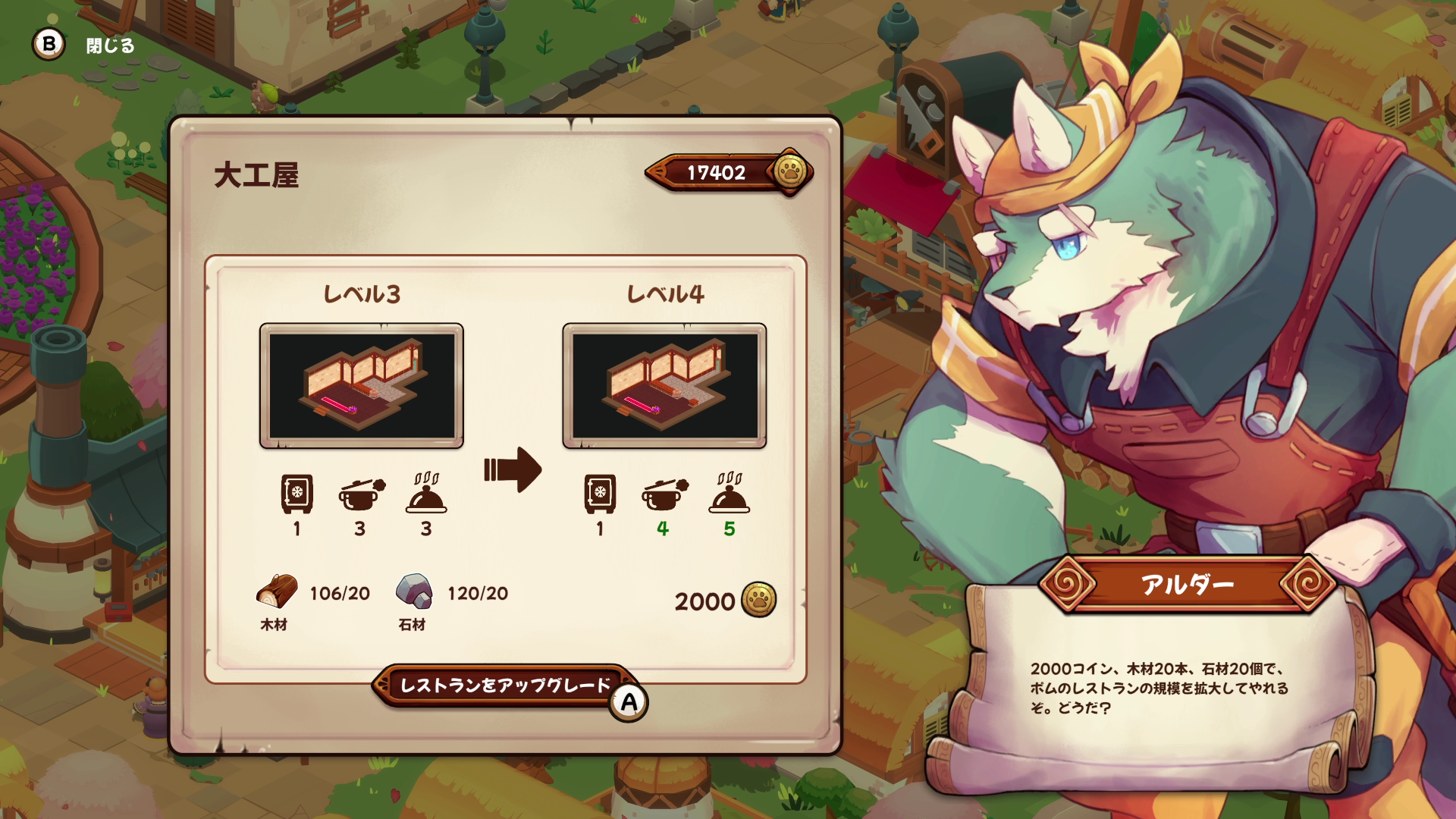Click the 石材 stone material icon
This screenshot has width=1456, height=819.
[x=414, y=591]
